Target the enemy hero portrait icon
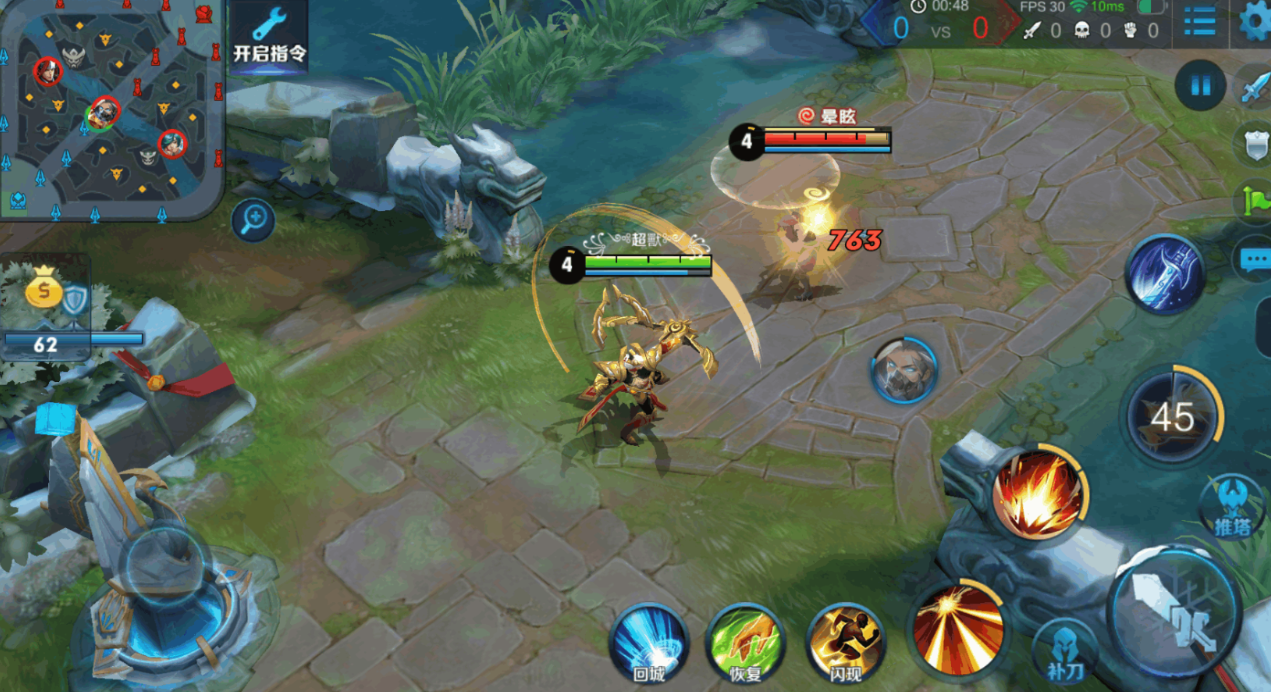 click(x=903, y=369)
